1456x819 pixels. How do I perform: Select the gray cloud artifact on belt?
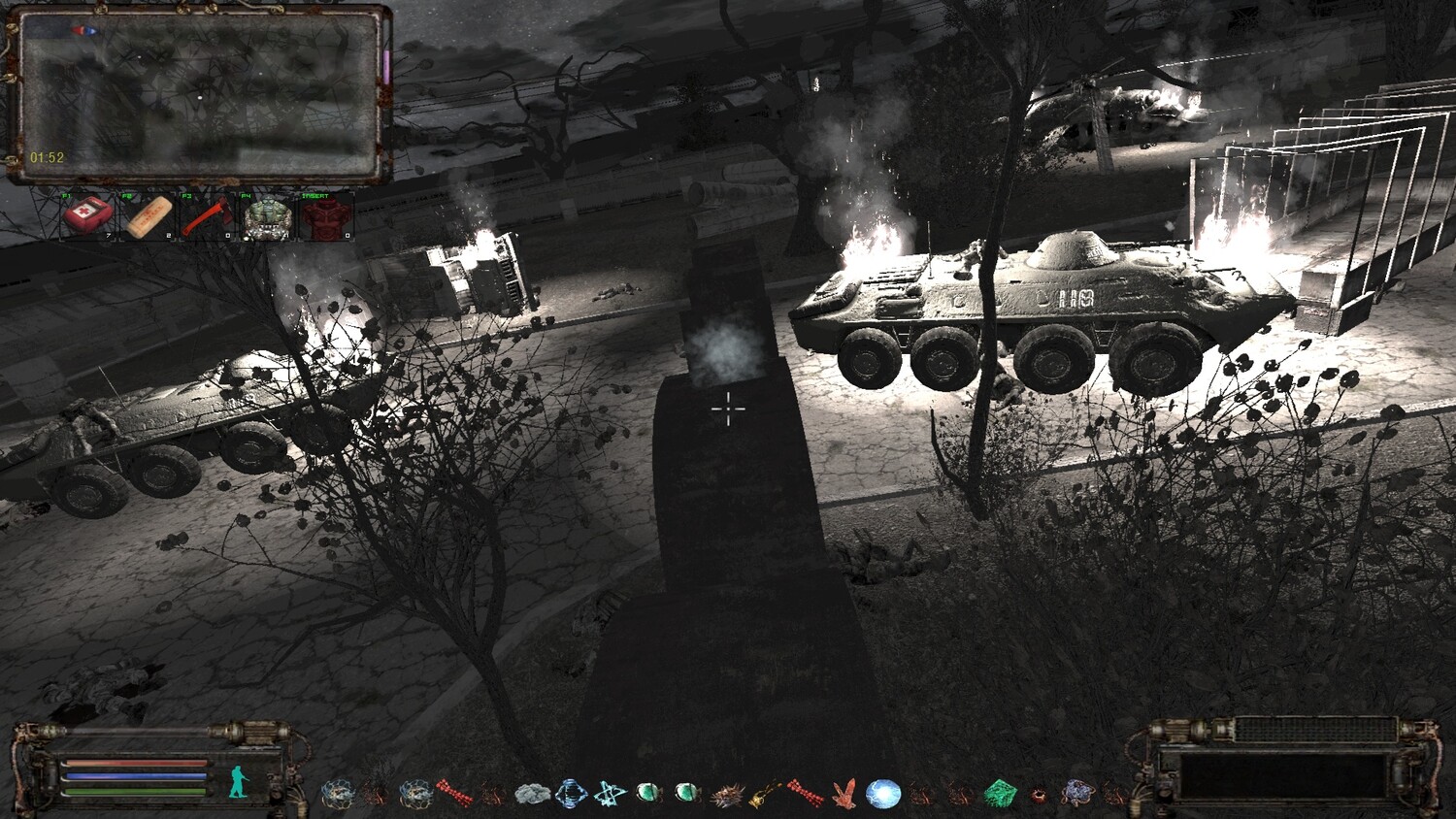point(532,795)
